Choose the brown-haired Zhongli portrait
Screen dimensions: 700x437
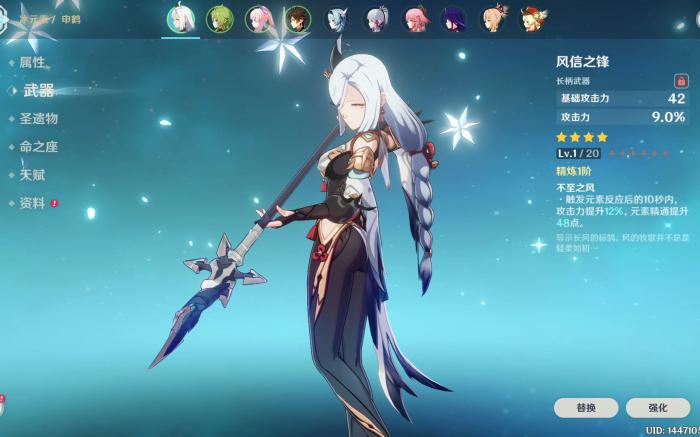298,19
